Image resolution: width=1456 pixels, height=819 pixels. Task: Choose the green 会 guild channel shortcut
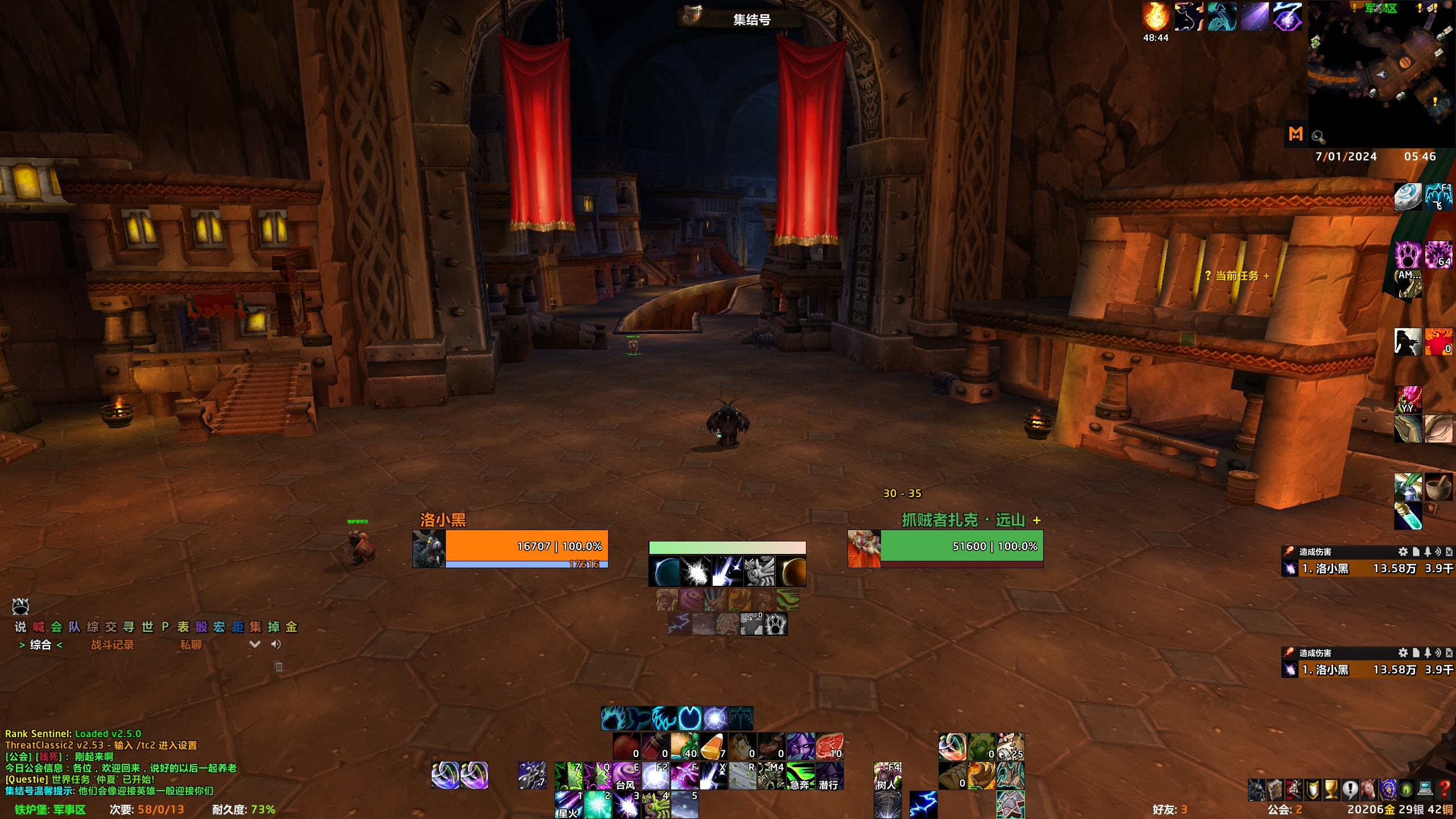coord(56,627)
